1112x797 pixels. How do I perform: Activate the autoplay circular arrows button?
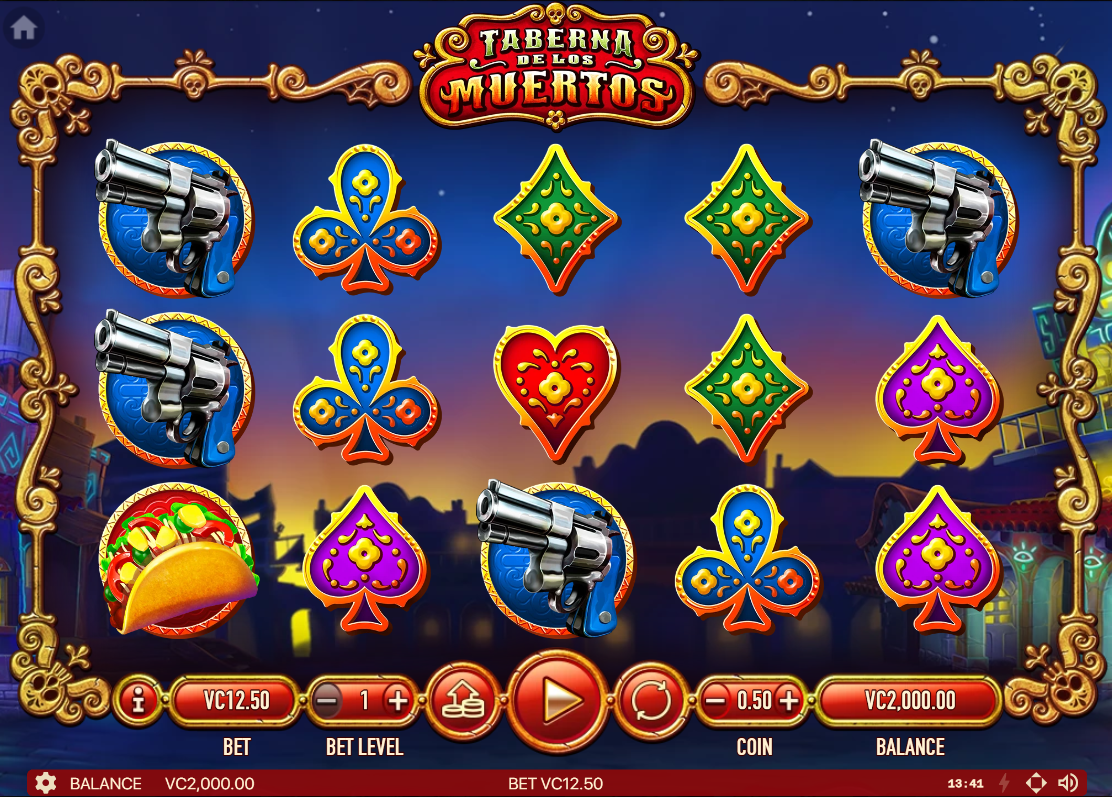pos(652,700)
